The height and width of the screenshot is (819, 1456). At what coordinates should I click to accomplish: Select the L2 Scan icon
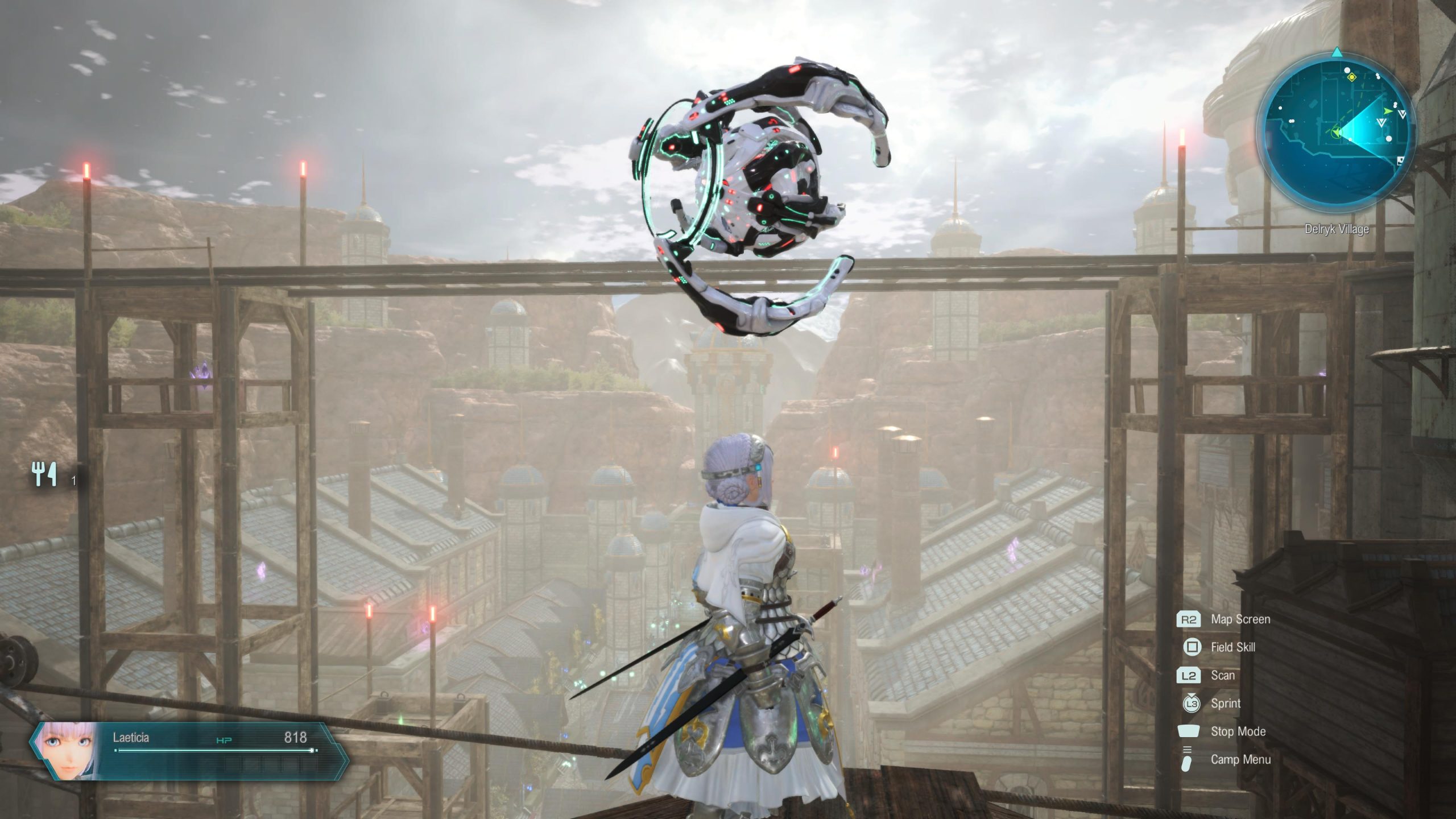pos(1189,676)
